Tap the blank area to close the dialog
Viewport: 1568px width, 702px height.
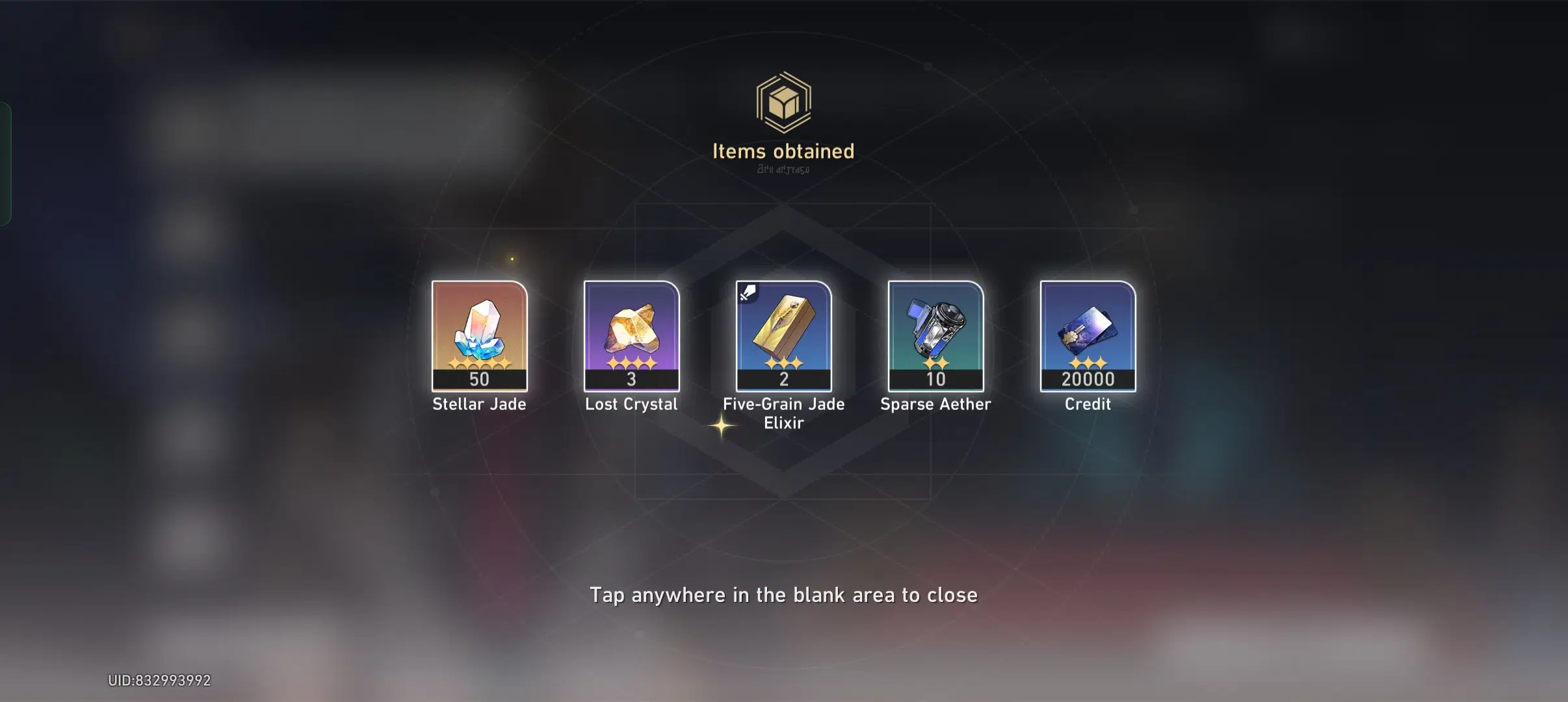coord(783,594)
